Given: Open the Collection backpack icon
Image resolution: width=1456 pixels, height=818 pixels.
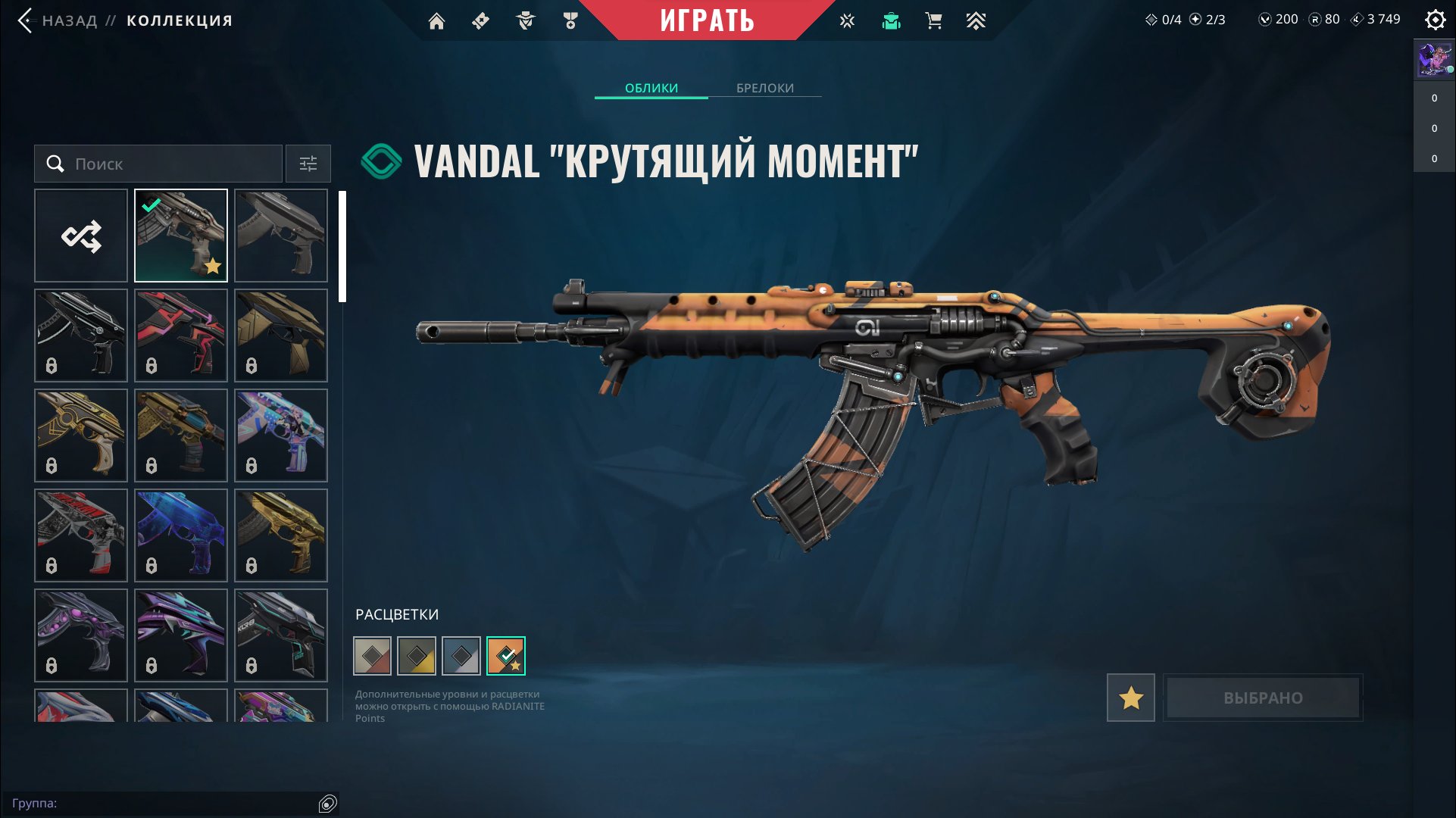Looking at the screenshot, I should [892, 20].
